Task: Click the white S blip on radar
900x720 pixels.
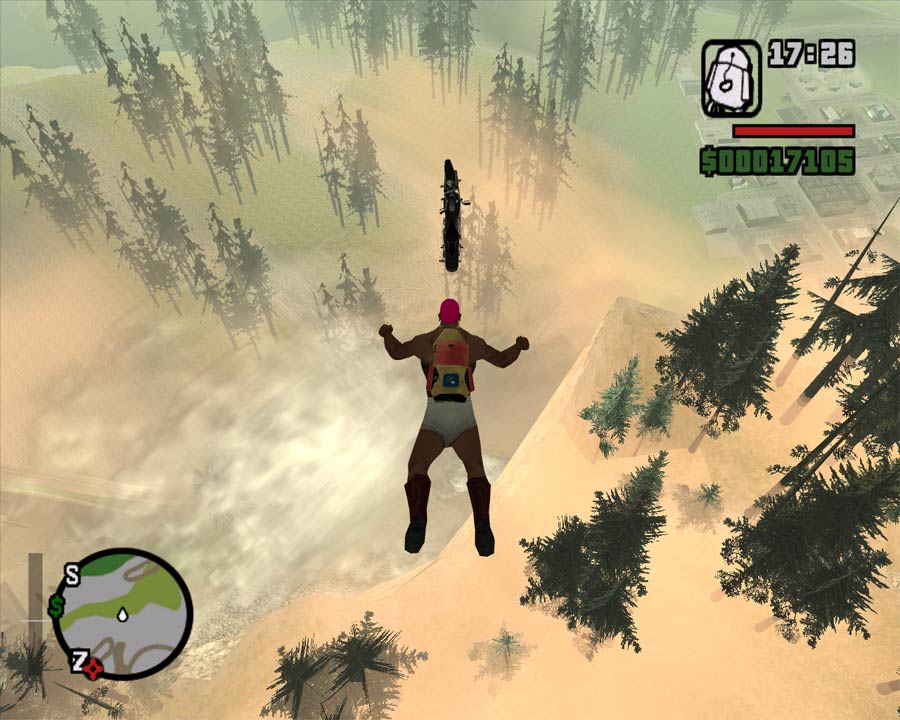Action: coord(72,574)
